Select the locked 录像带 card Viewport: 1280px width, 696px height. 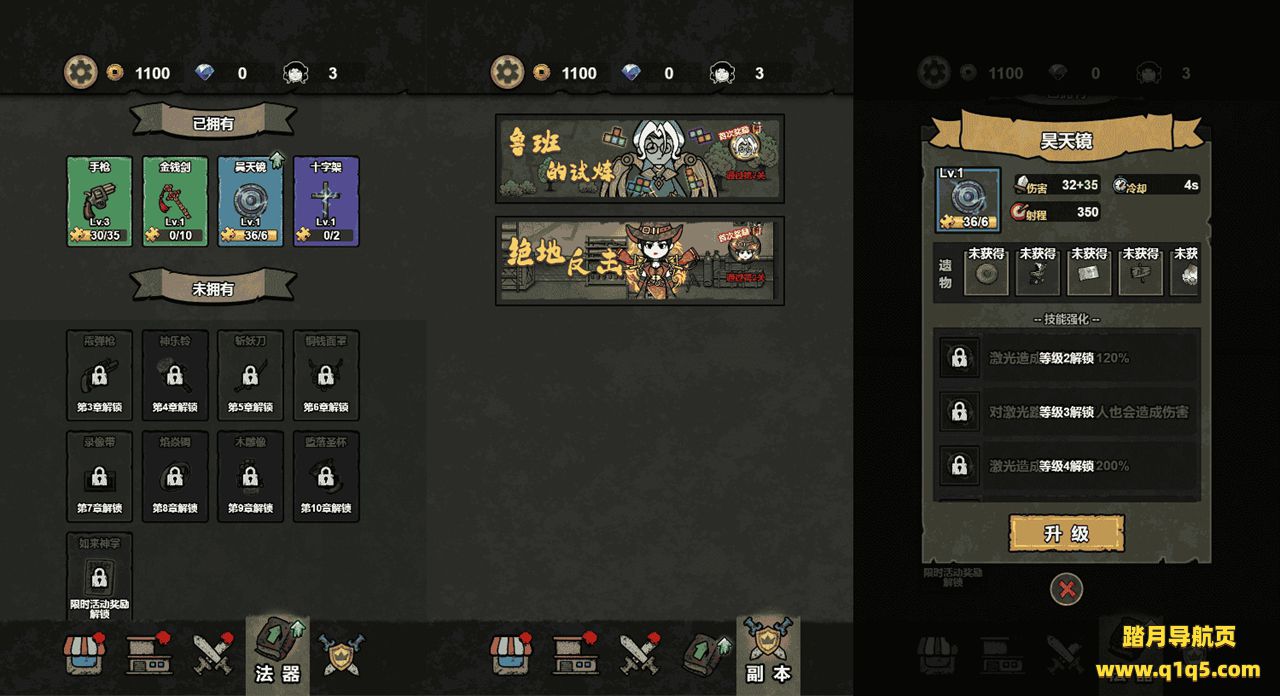pyautogui.click(x=100, y=476)
